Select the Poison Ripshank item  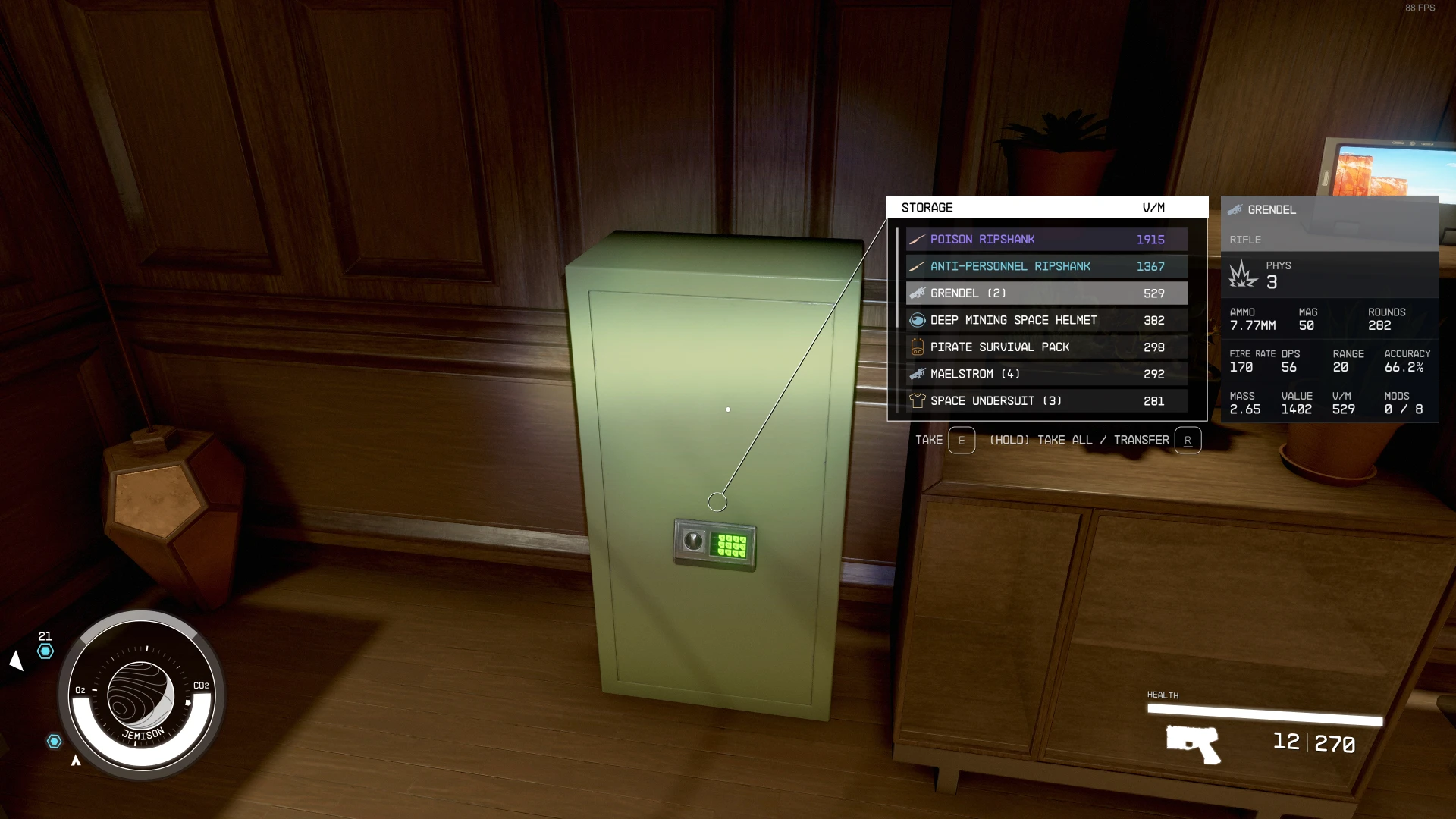tap(1046, 240)
